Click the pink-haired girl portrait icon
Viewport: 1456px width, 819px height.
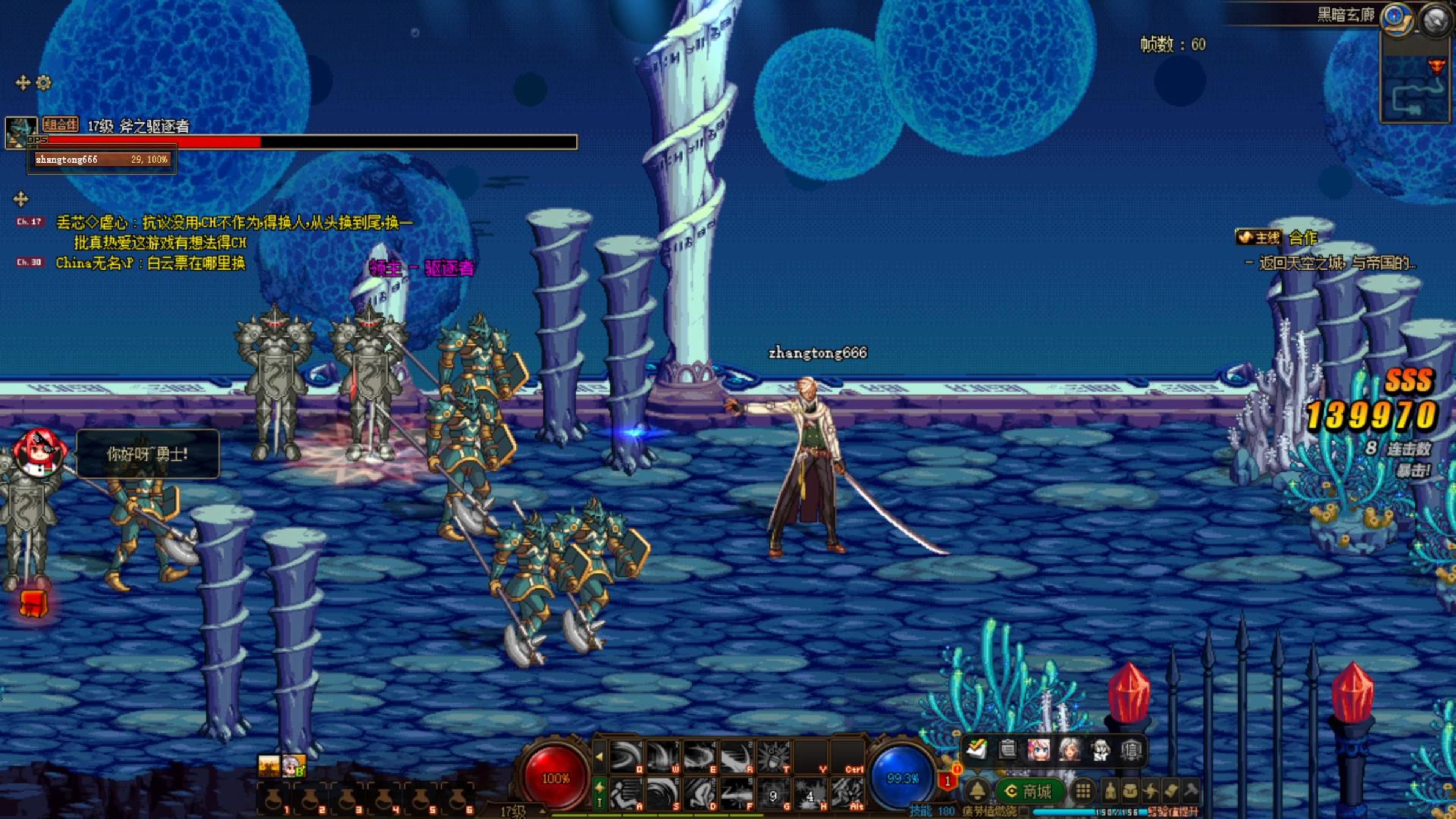(1039, 750)
